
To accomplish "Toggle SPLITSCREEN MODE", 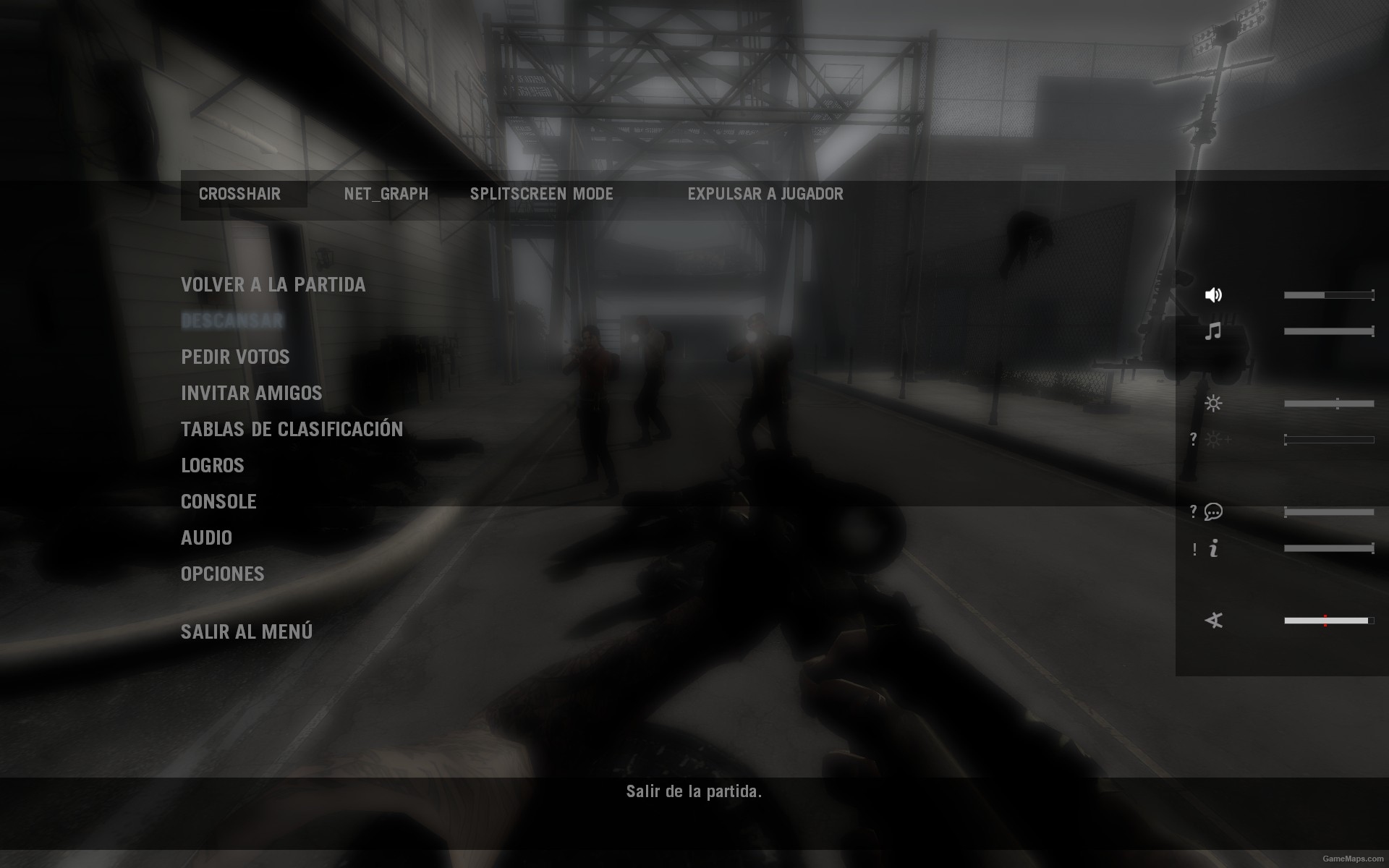I will [x=541, y=194].
